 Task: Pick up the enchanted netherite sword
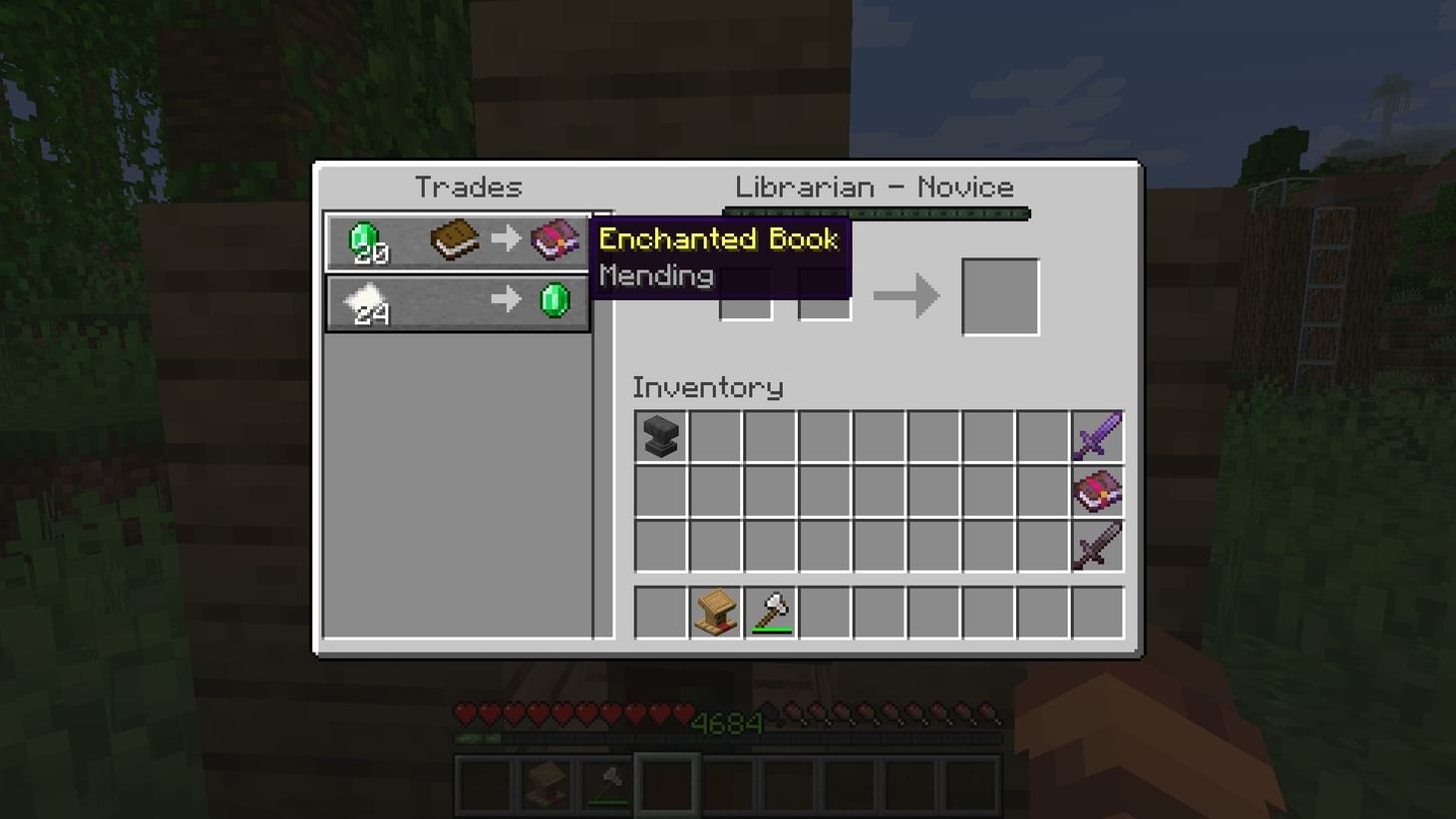point(1096,436)
